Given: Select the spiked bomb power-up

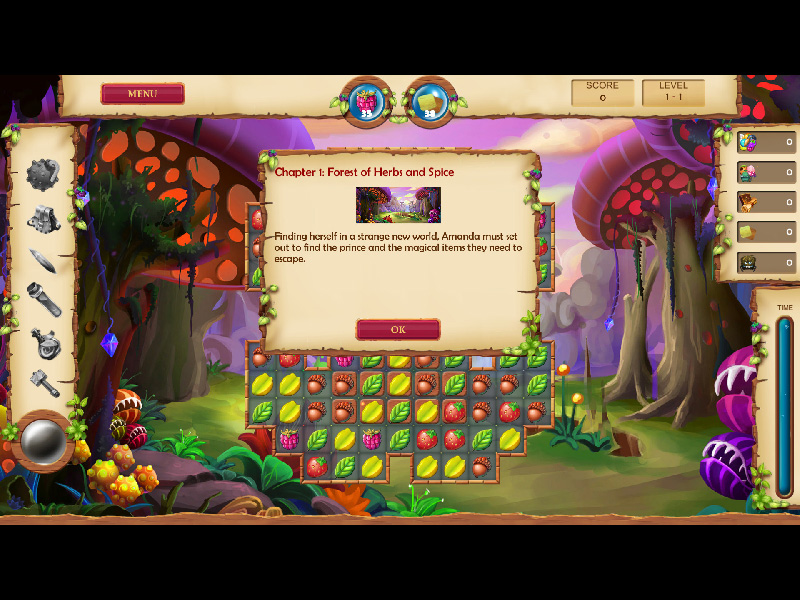Looking at the screenshot, I should click(43, 173).
